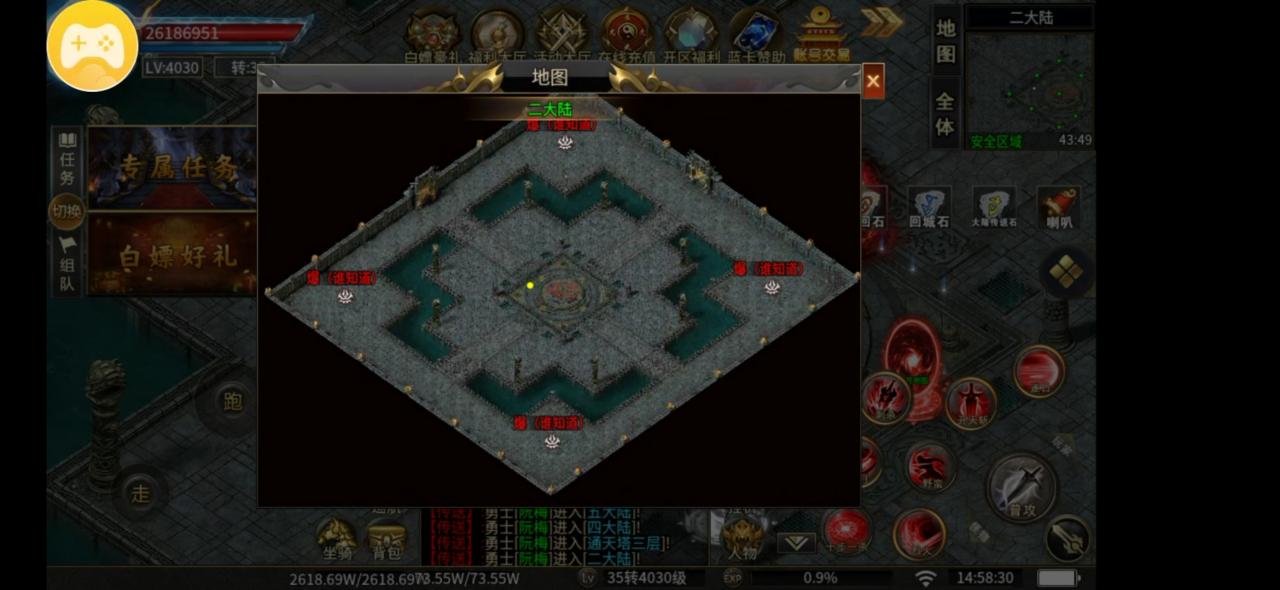
Task: Open the 白嫖好礼 banner
Action: [x=172, y=254]
